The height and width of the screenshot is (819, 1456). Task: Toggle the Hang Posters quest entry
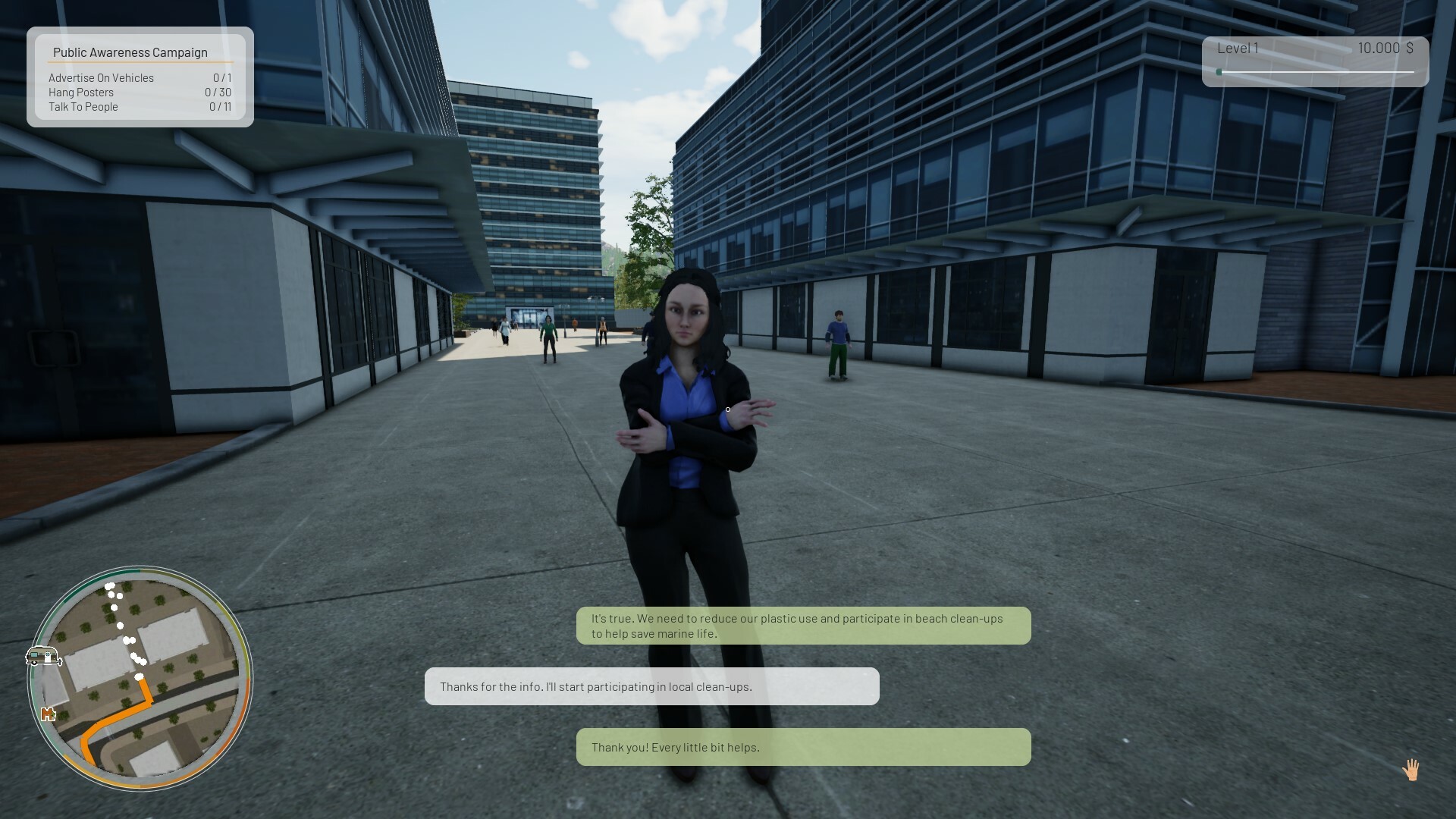pyautogui.click(x=81, y=92)
